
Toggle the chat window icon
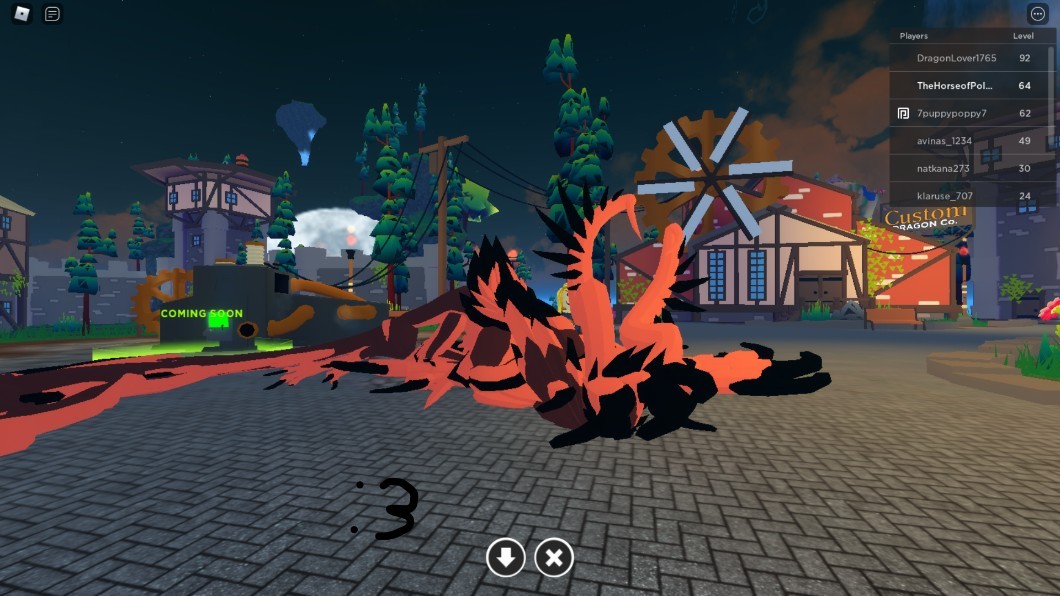click(53, 14)
